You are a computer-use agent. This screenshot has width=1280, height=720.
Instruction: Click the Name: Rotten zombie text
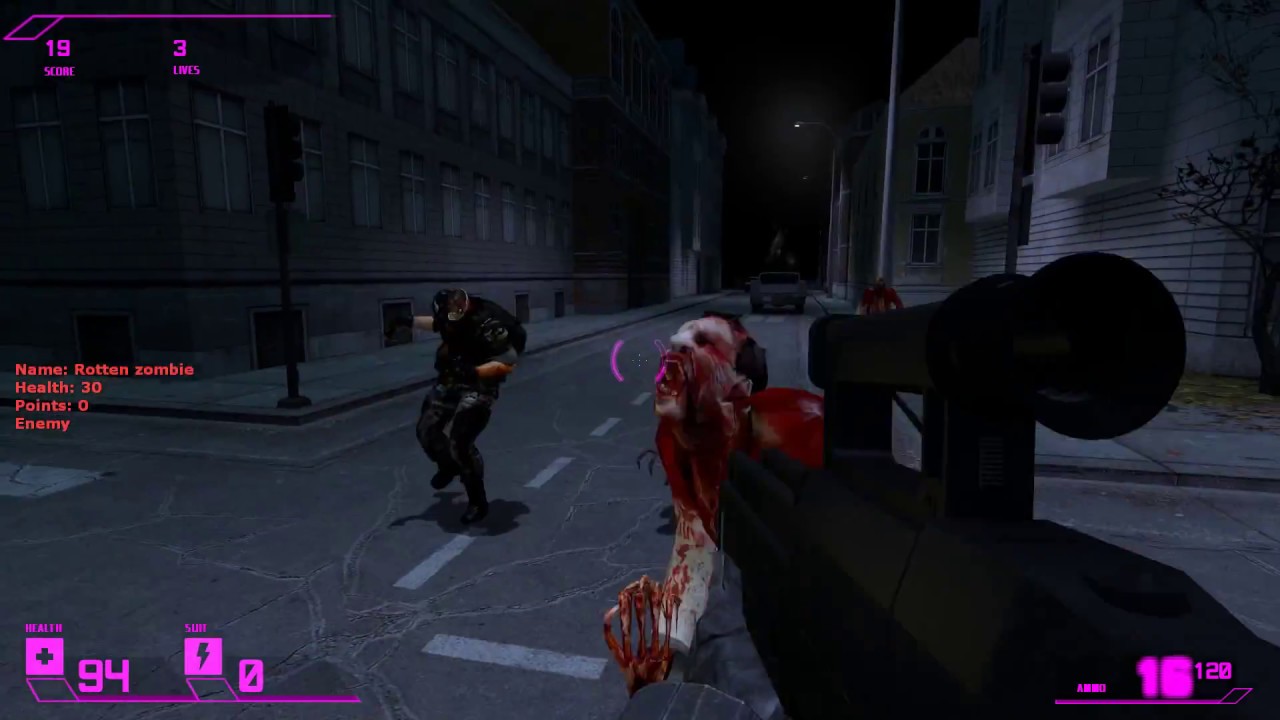click(x=104, y=369)
